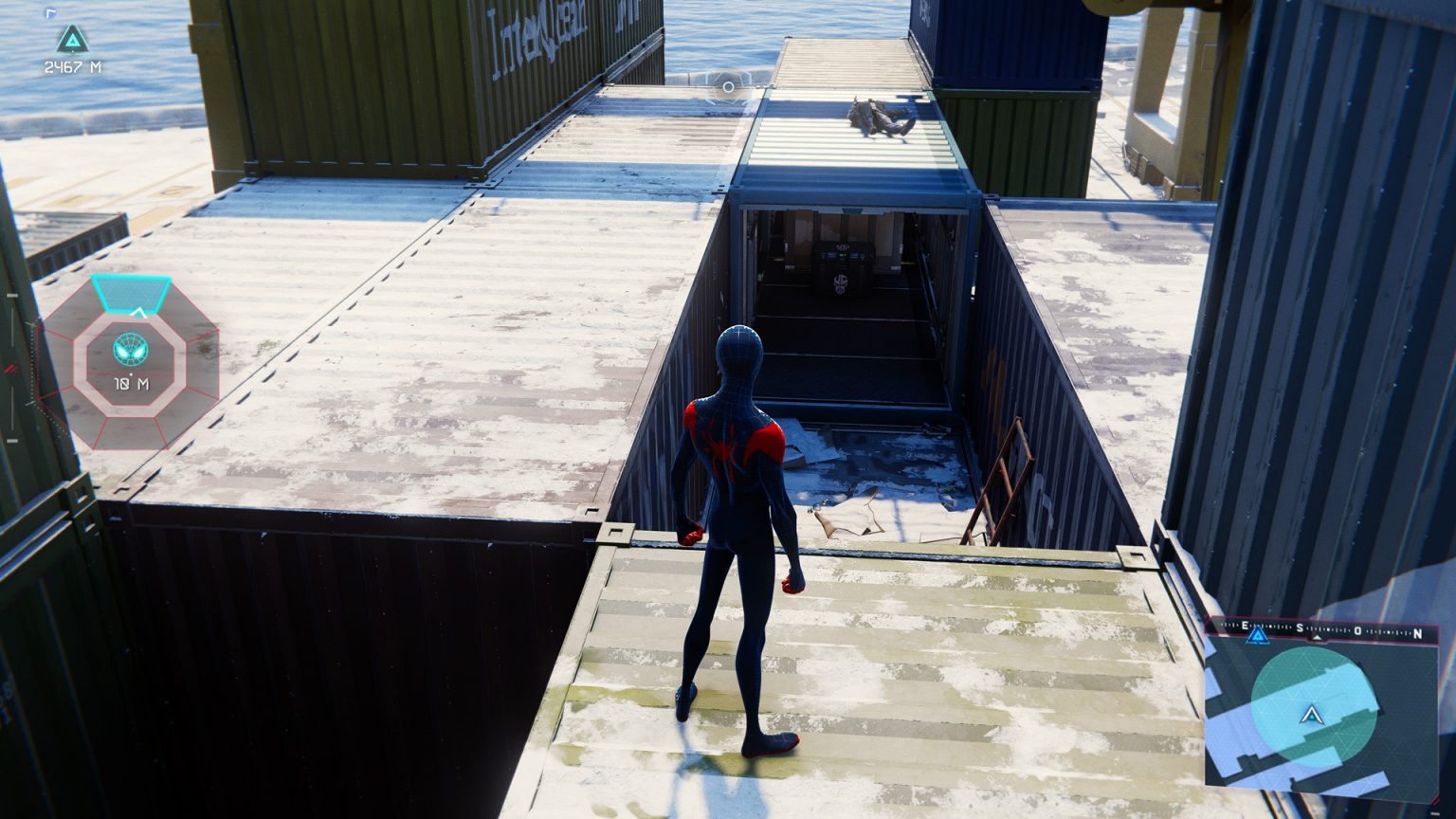Click the collectible backpack on the container roof
The height and width of the screenshot is (819, 1456).
(876, 117)
